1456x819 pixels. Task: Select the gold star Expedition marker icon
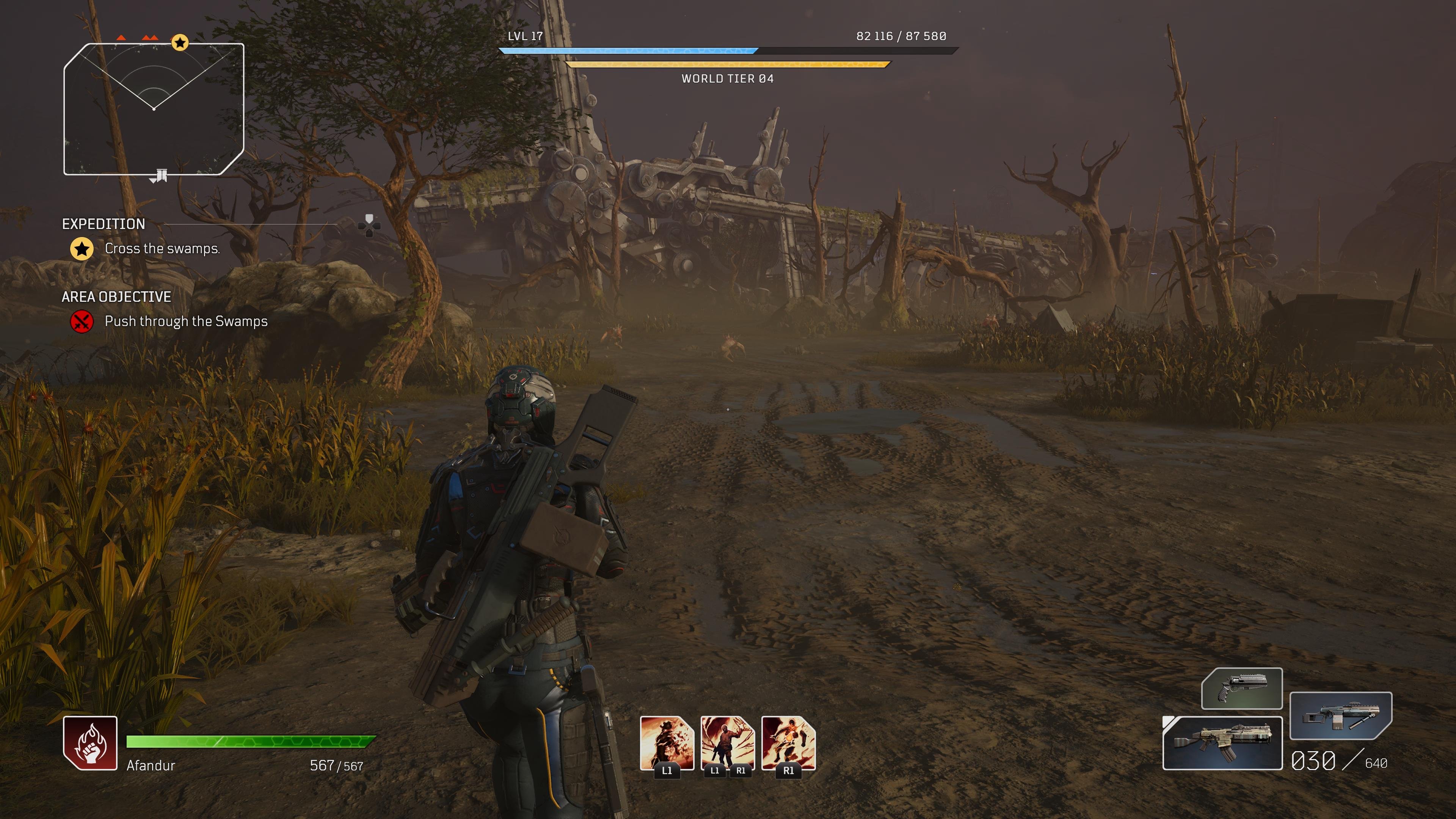(83, 249)
